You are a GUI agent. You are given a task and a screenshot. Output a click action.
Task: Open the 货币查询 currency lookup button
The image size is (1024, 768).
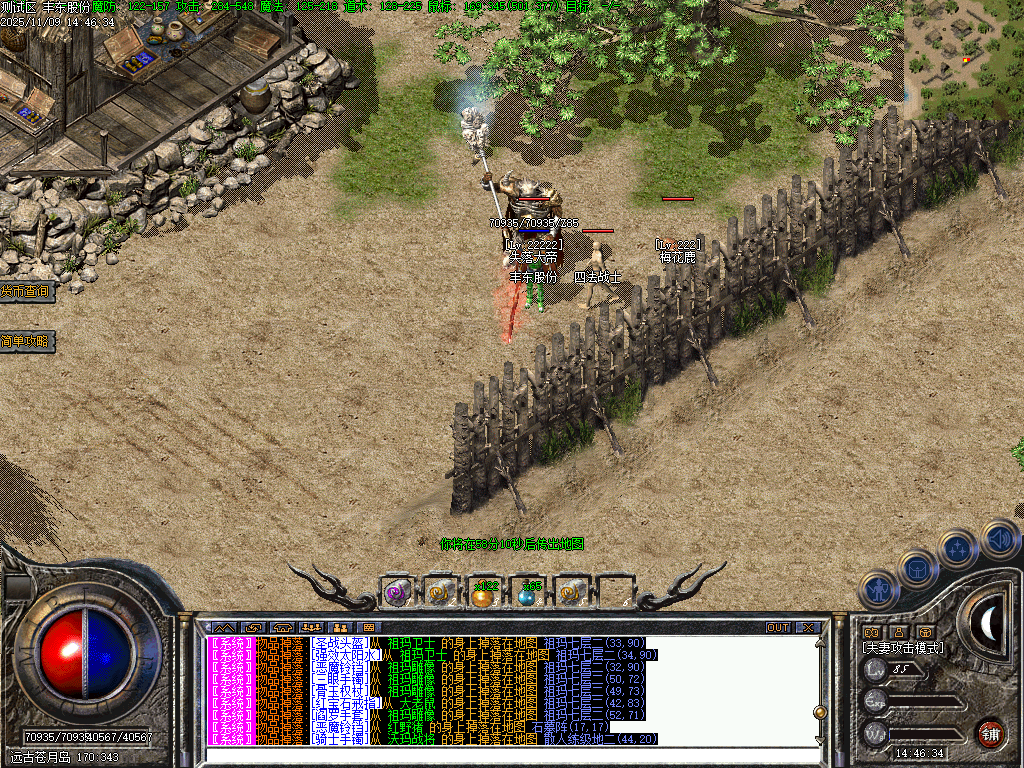[x=26, y=291]
